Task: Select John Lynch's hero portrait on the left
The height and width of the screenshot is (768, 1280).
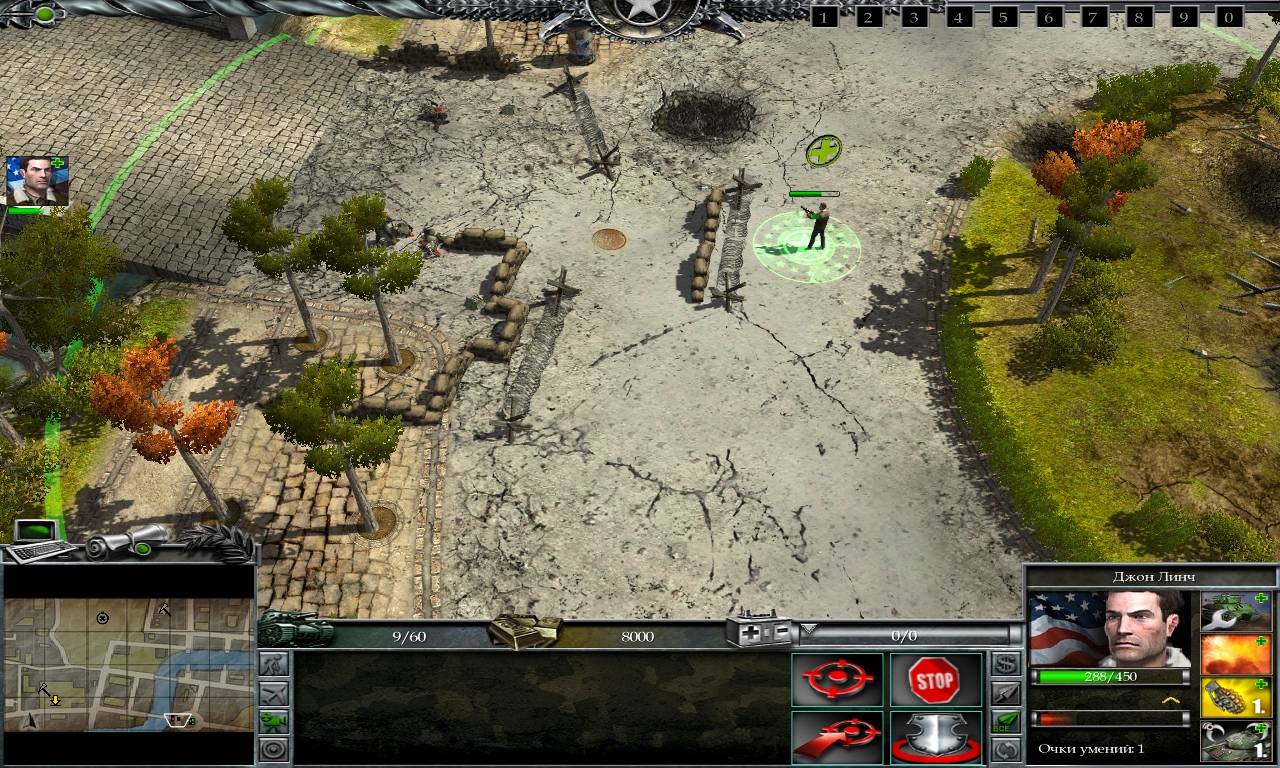Action: (x=37, y=181)
